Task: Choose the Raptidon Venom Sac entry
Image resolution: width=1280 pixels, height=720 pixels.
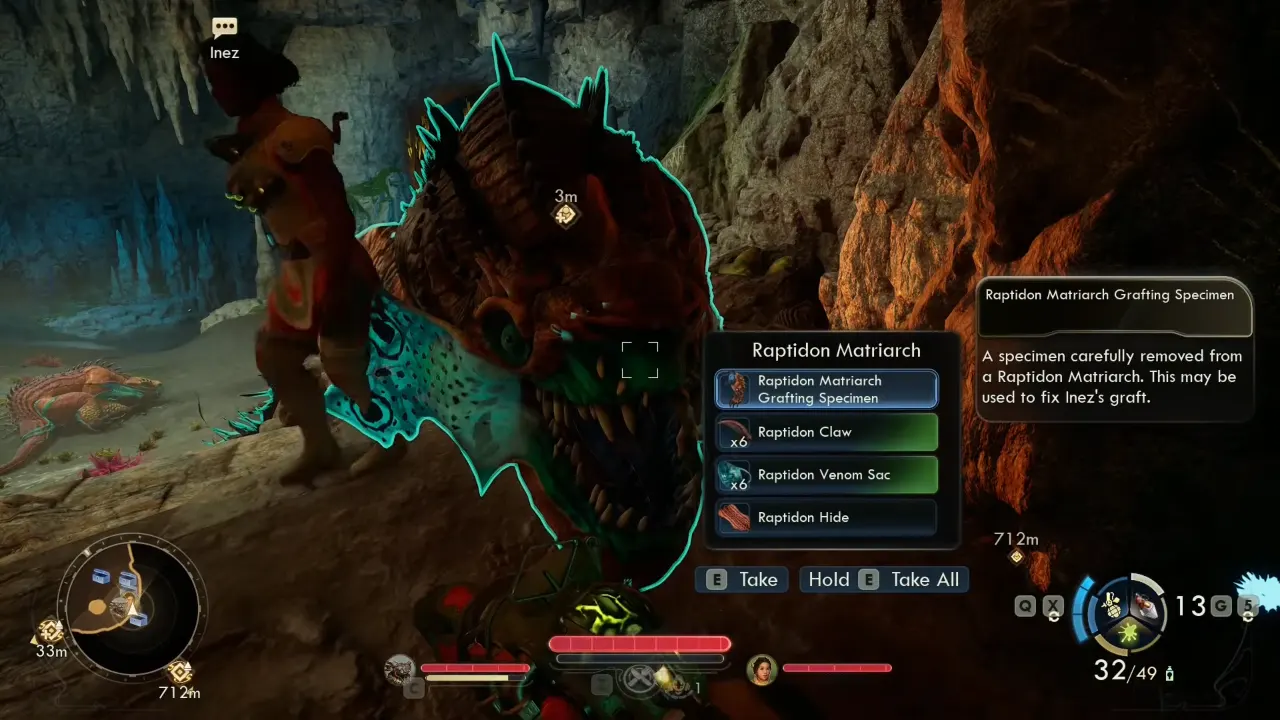Action: click(x=826, y=475)
